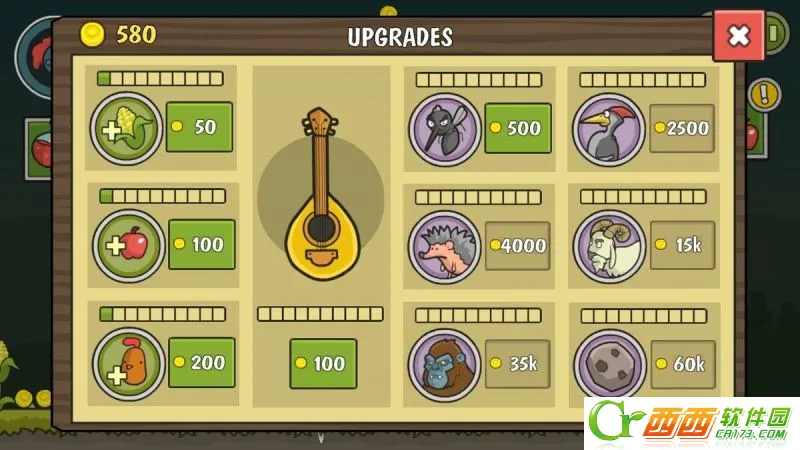Buy the corn upgrade for 50 coins
Screen dimensions: 800x450
coord(199,127)
